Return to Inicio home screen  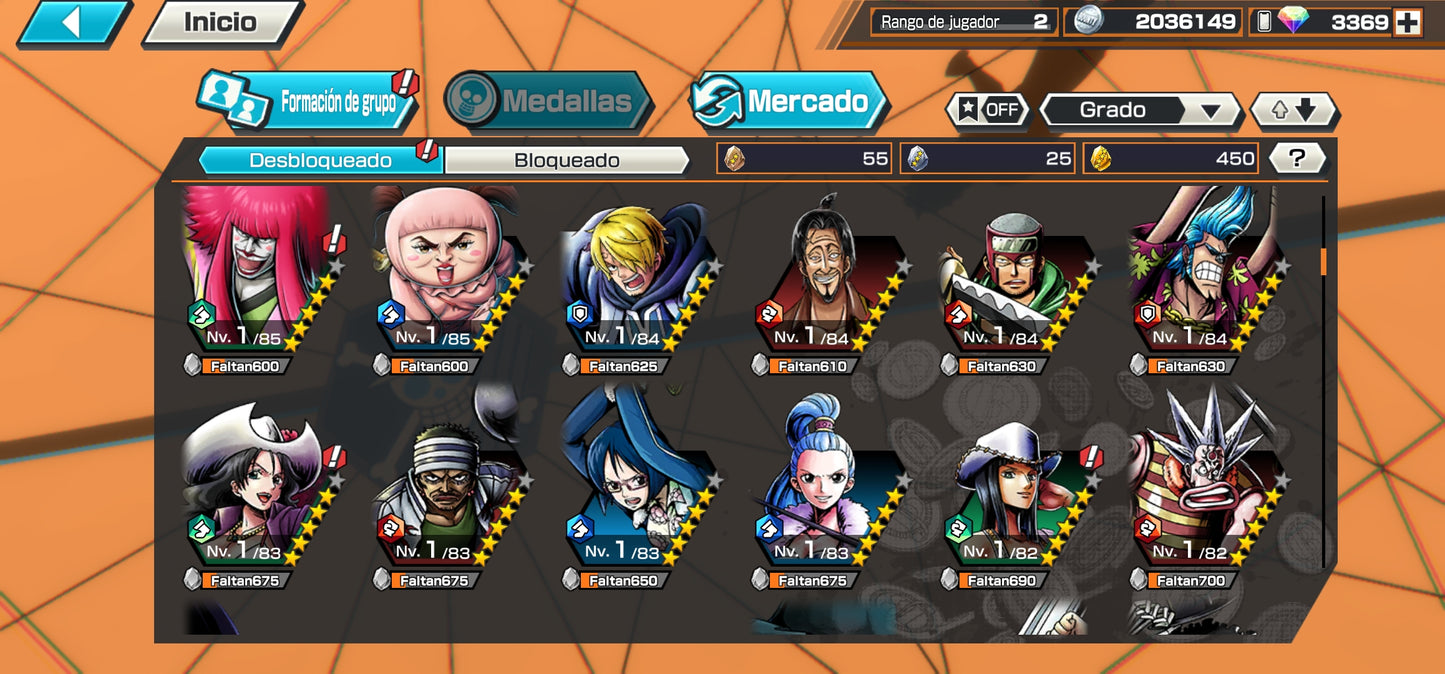coord(221,22)
